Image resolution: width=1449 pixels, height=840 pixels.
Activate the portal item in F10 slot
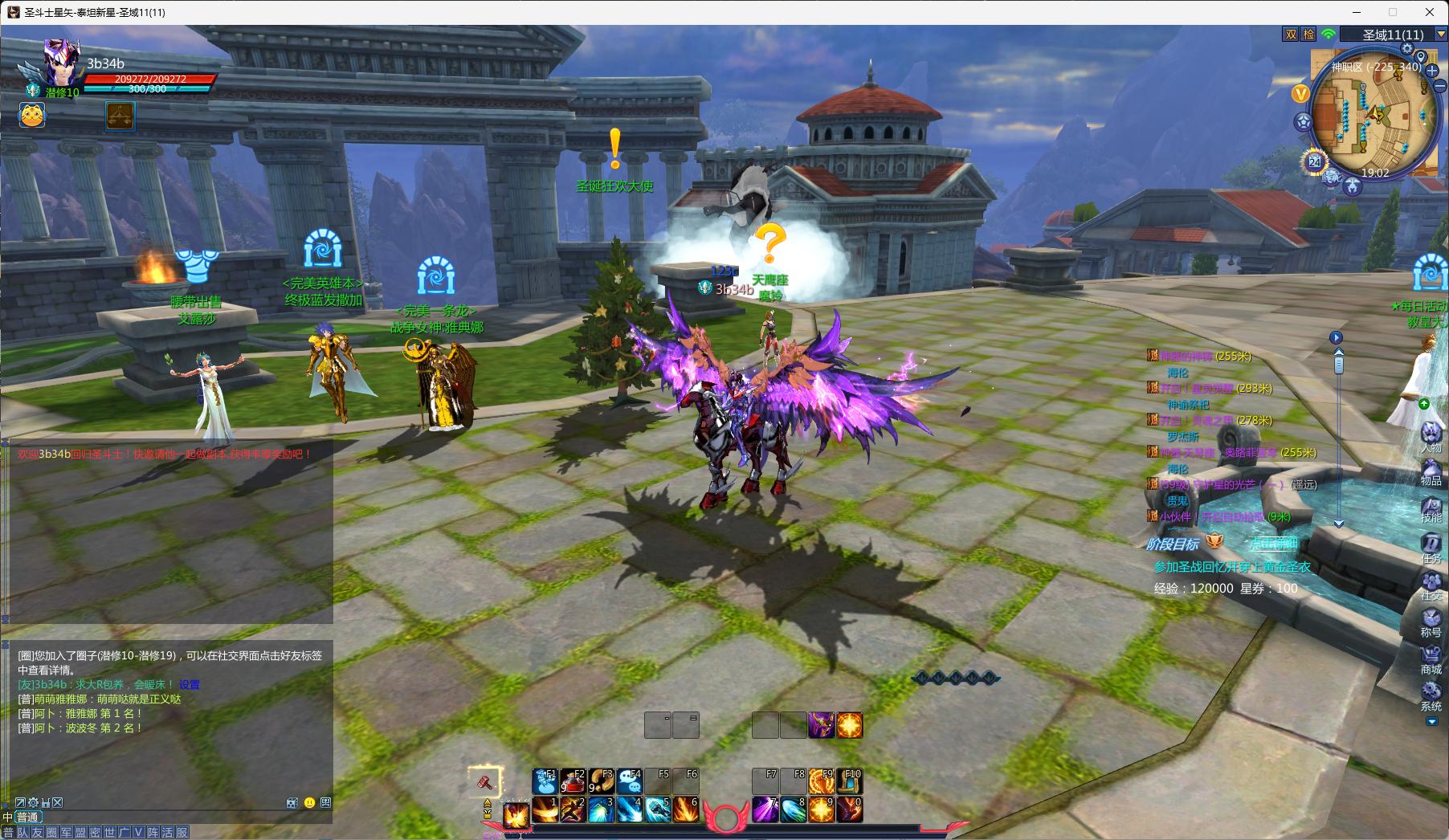pos(850,781)
